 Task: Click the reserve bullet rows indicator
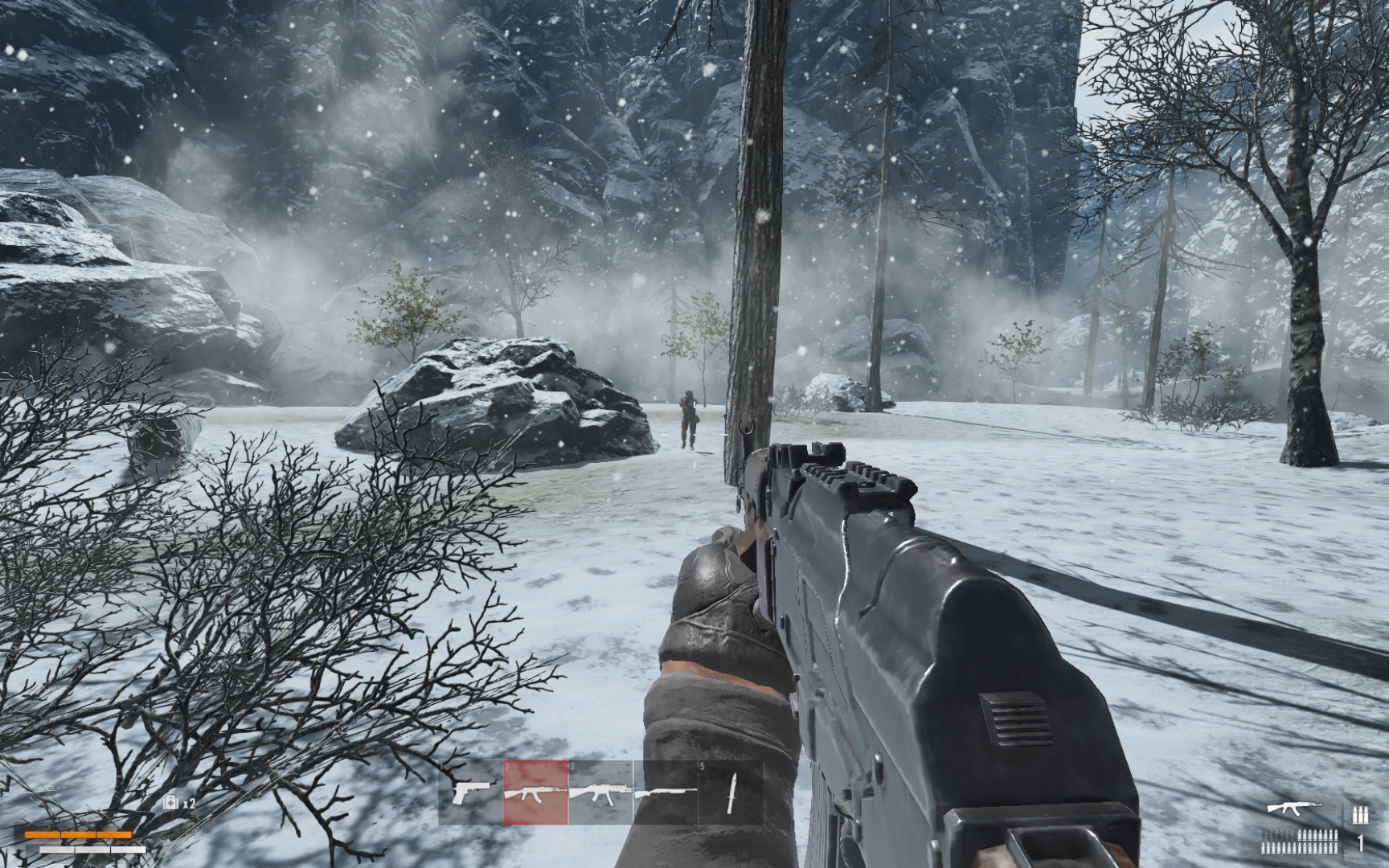(x=1299, y=842)
